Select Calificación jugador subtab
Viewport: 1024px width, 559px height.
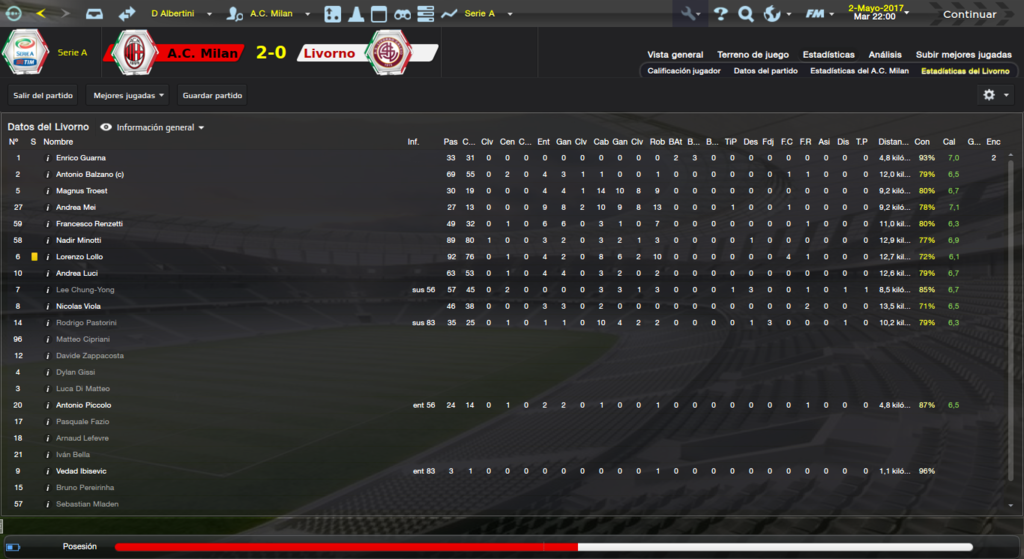[x=684, y=71]
